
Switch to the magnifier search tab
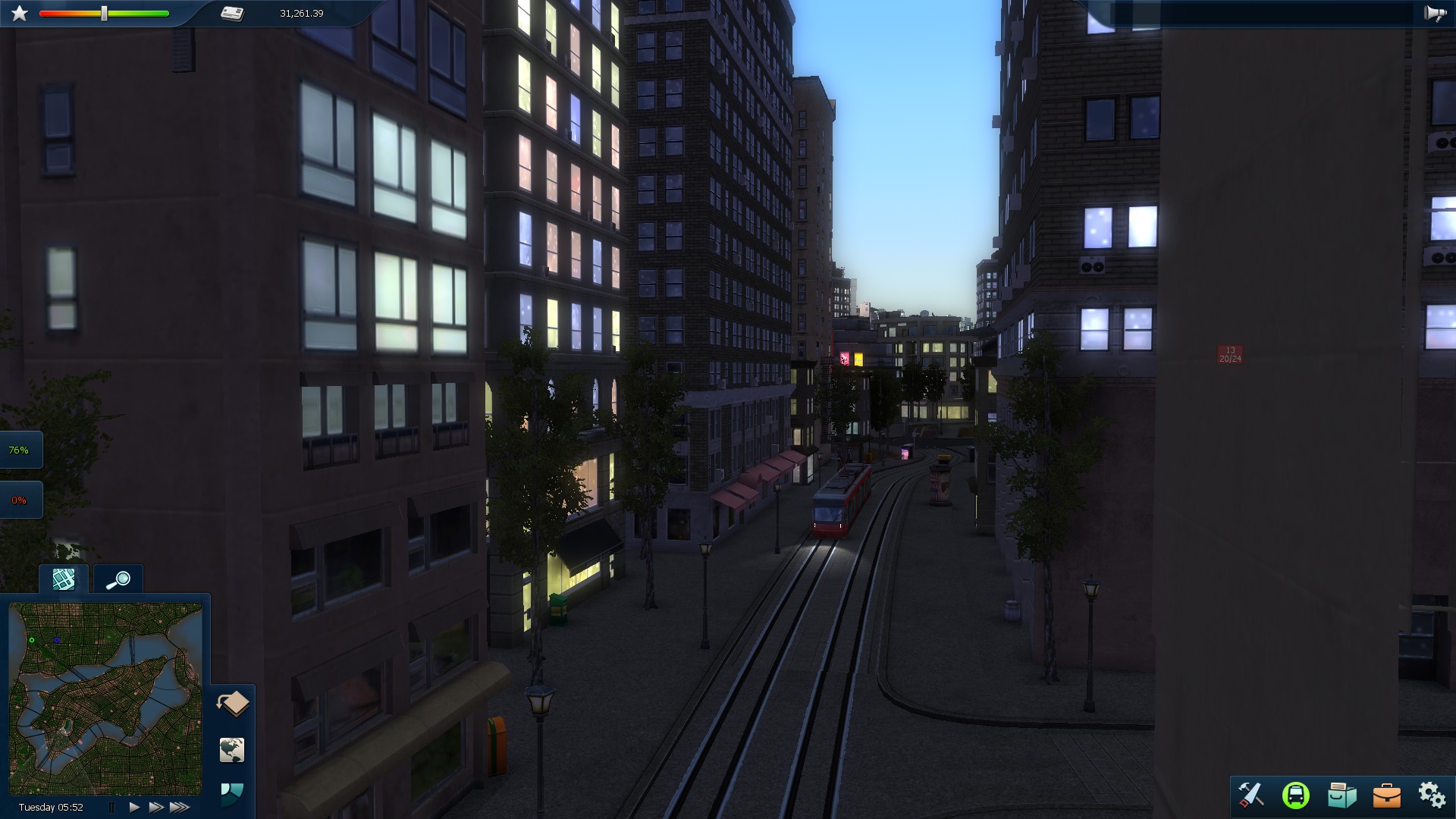[118, 579]
